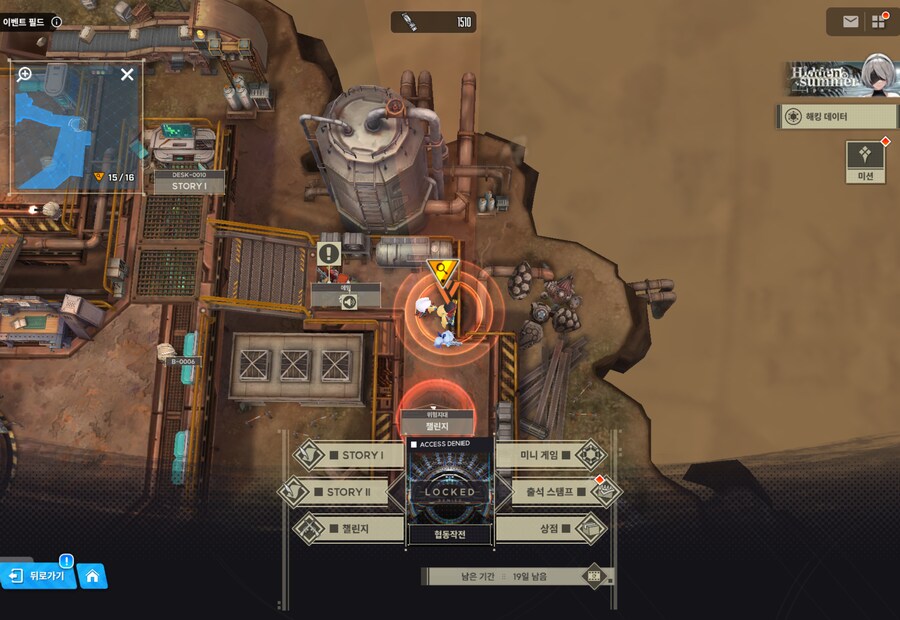The image size is (900, 620).
Task: Open the 챌린지 entry in the bottom menu
Action: [x=348, y=528]
